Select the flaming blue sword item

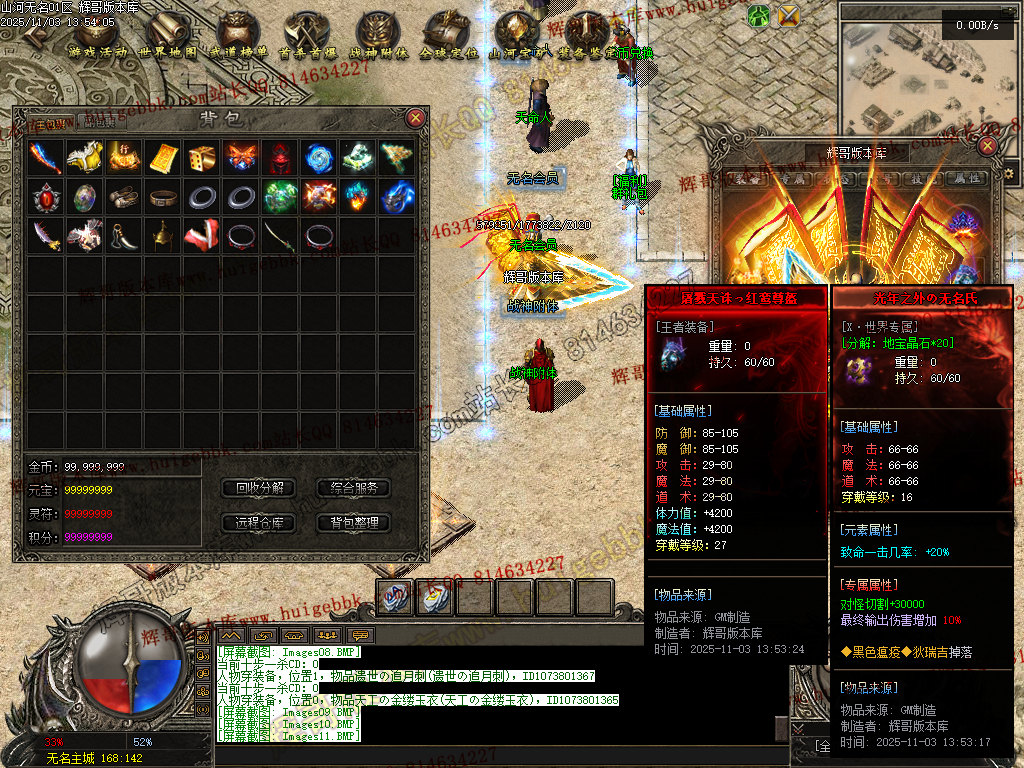[x=45, y=157]
